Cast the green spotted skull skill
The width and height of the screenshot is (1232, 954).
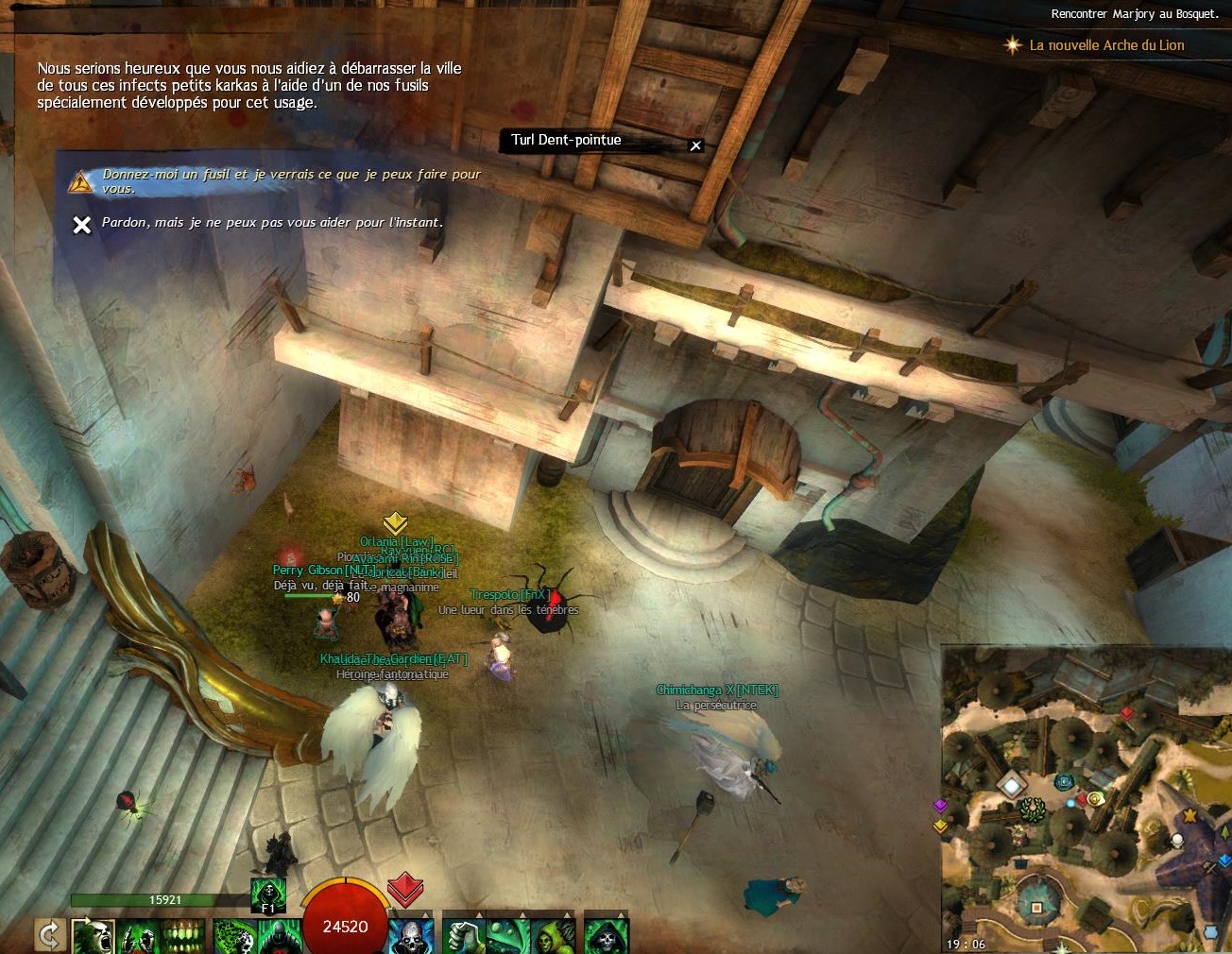tap(233, 937)
